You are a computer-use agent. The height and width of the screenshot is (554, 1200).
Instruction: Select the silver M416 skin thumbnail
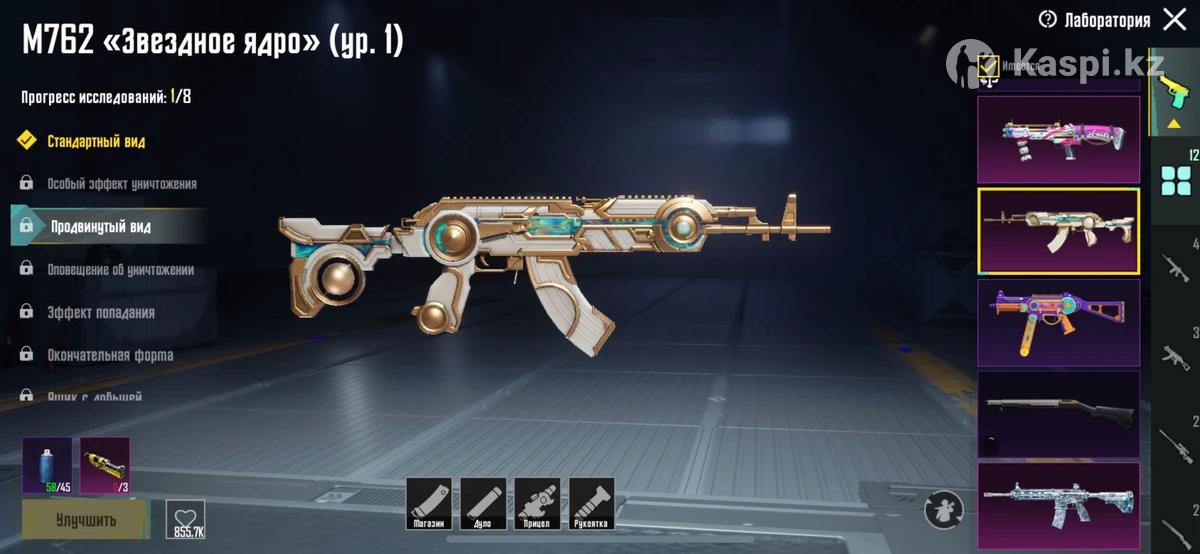pos(1058,504)
